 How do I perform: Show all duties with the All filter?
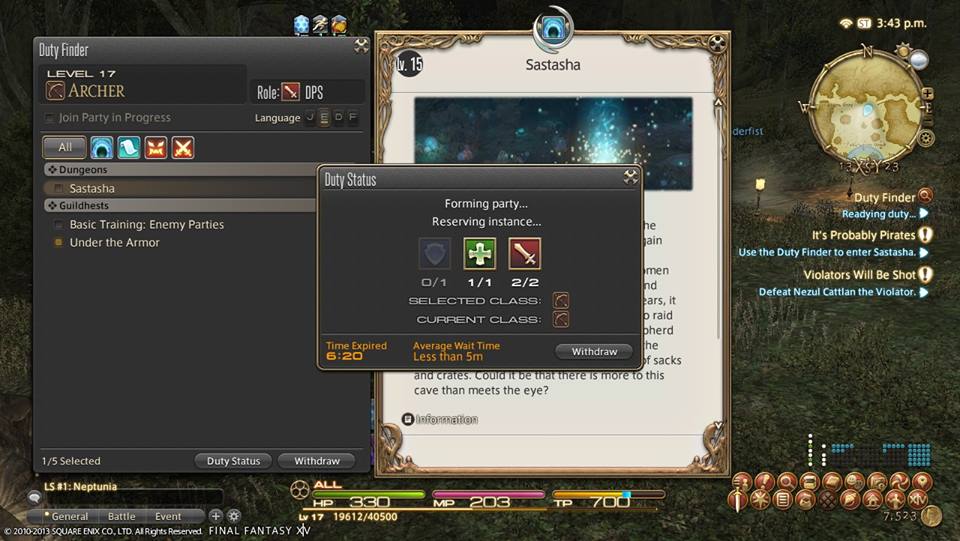click(64, 148)
